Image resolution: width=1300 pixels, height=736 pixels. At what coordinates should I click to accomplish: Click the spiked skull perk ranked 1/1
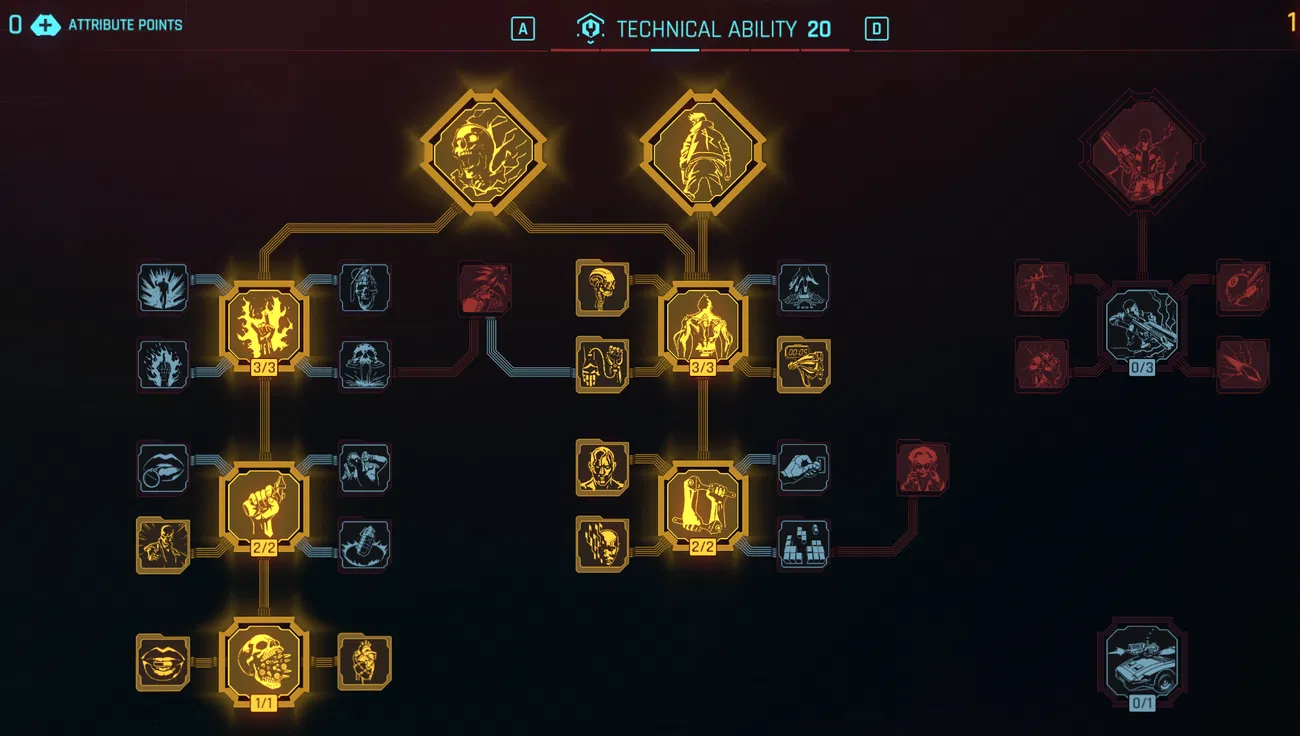click(x=263, y=660)
